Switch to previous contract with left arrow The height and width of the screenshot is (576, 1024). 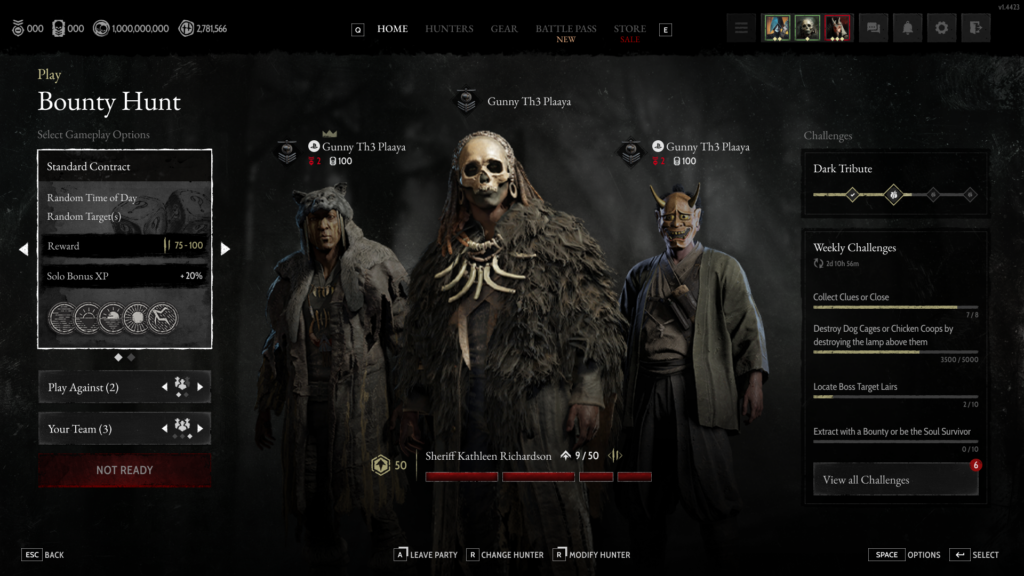(x=24, y=249)
